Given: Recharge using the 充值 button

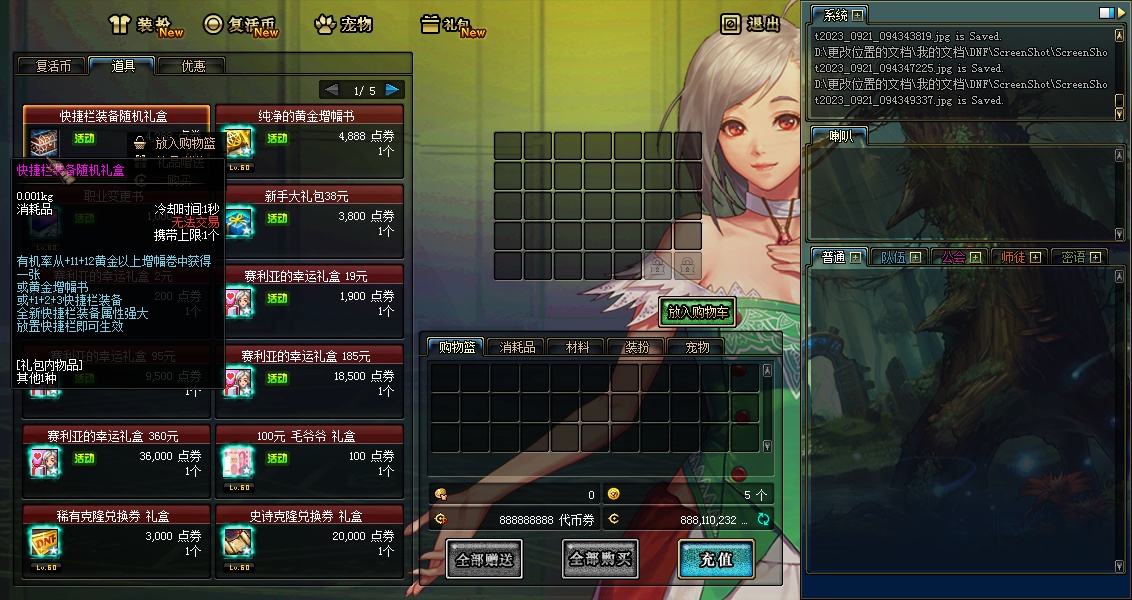Looking at the screenshot, I should 716,559.
